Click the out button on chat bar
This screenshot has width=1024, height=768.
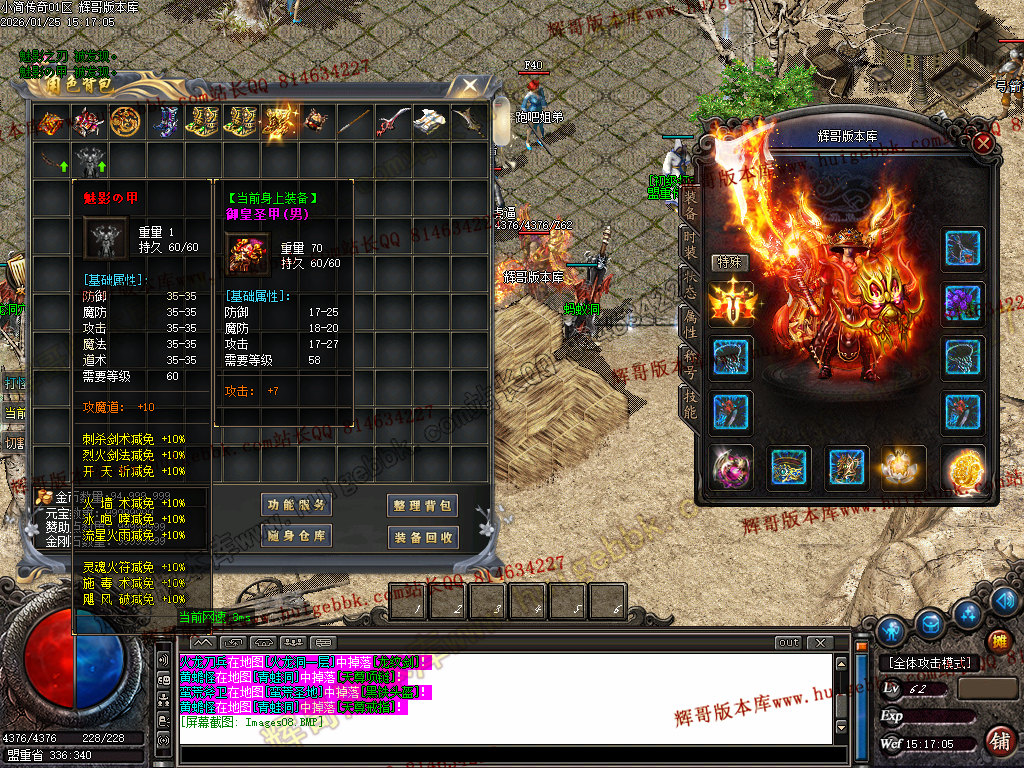pyautogui.click(x=788, y=643)
